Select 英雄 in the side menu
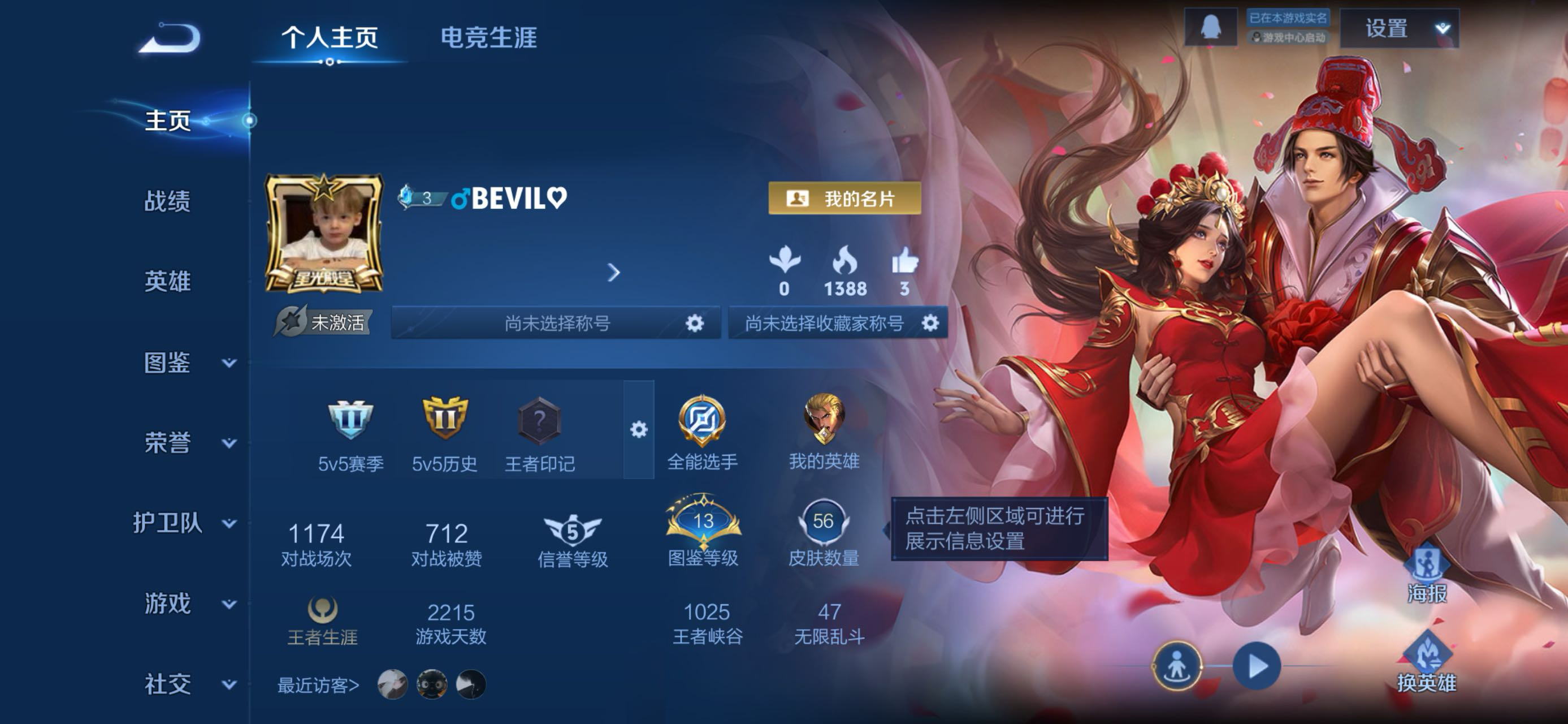The height and width of the screenshot is (724, 1568). click(x=167, y=281)
